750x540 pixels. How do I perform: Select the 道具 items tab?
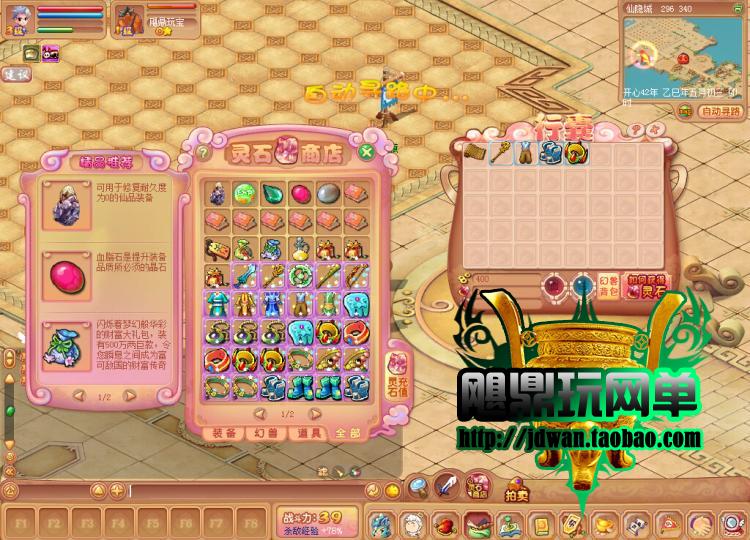pos(310,433)
